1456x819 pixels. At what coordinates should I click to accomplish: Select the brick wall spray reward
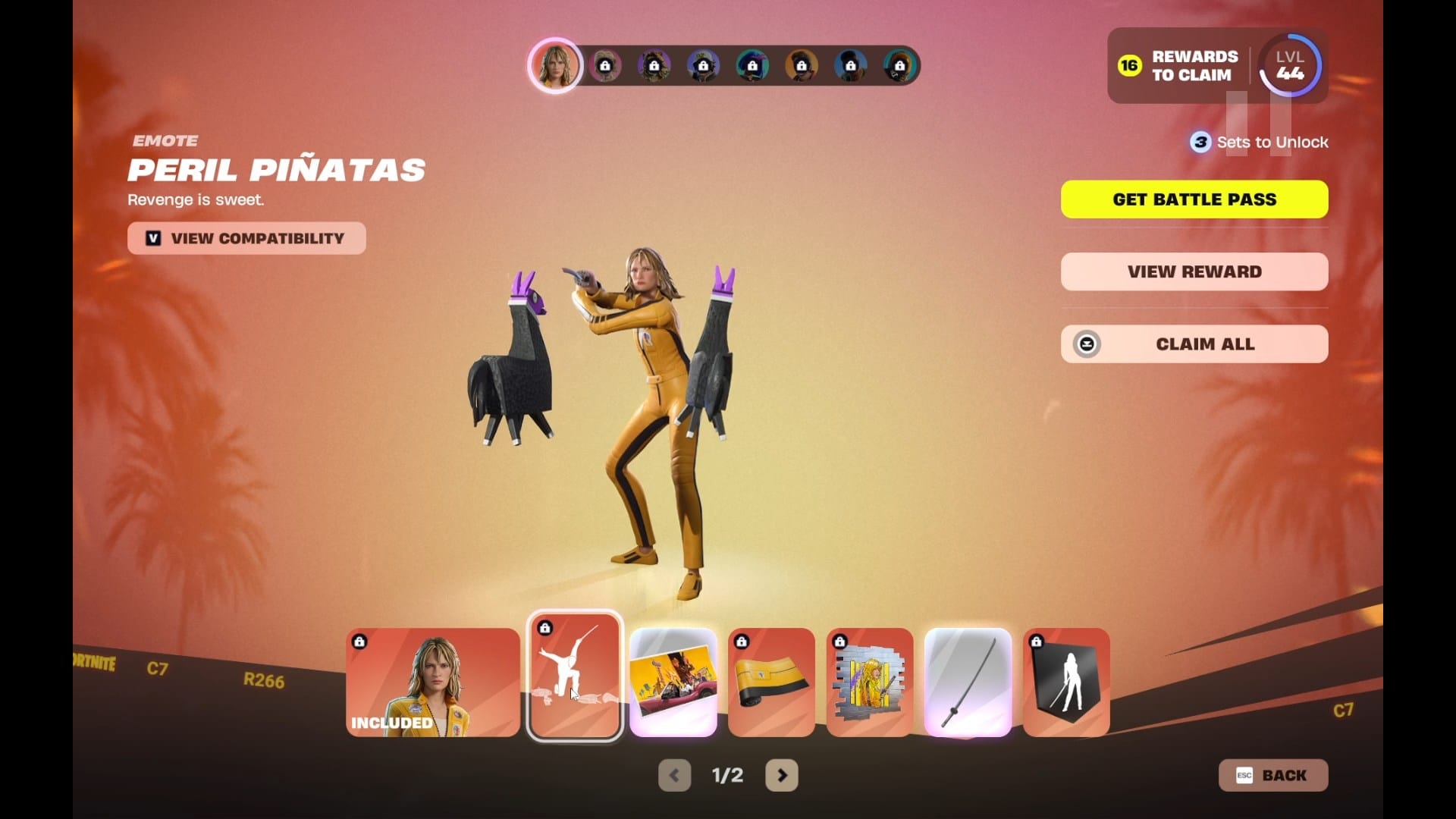pyautogui.click(x=869, y=682)
